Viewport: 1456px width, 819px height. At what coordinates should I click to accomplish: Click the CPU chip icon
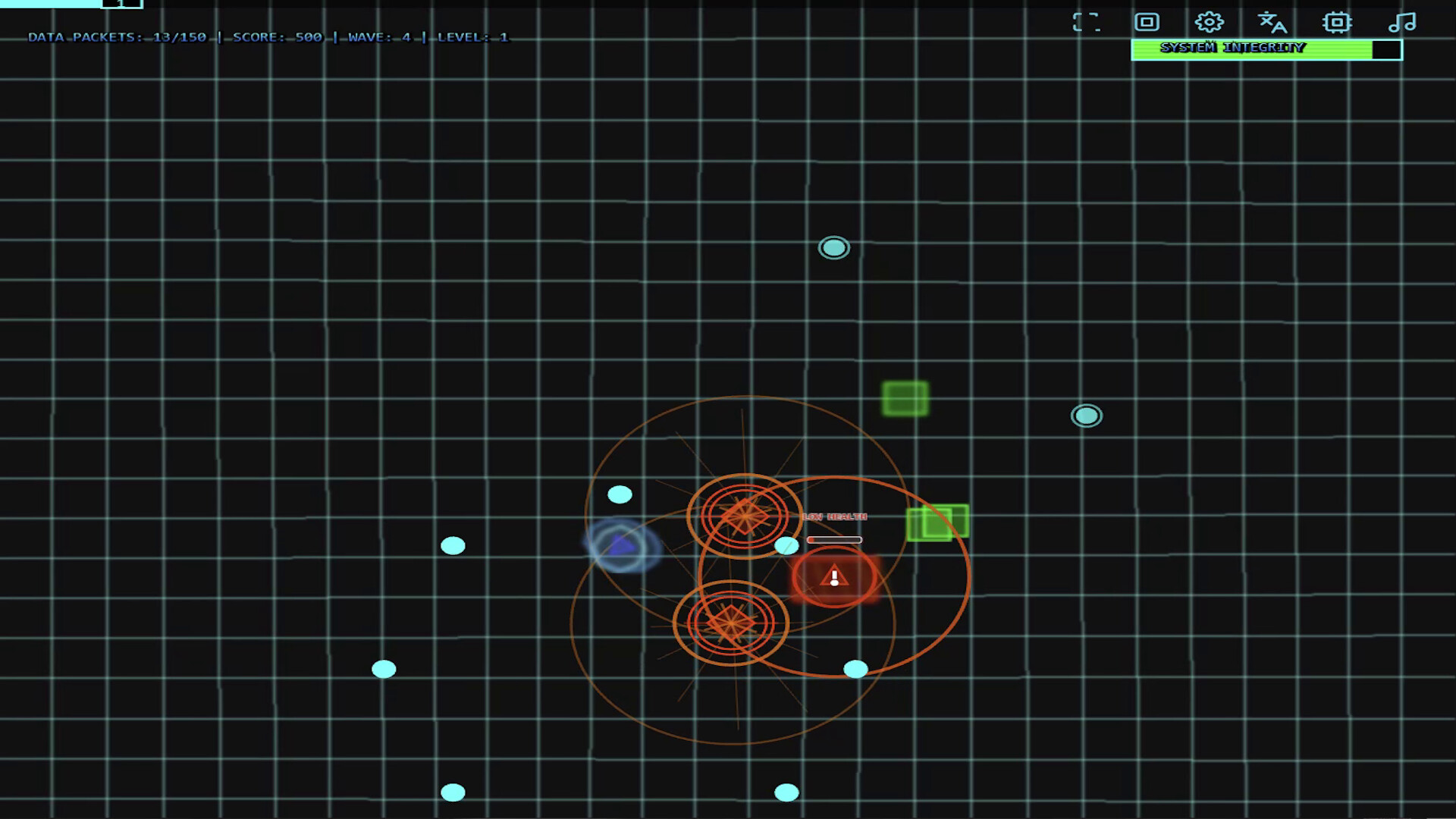click(1337, 23)
